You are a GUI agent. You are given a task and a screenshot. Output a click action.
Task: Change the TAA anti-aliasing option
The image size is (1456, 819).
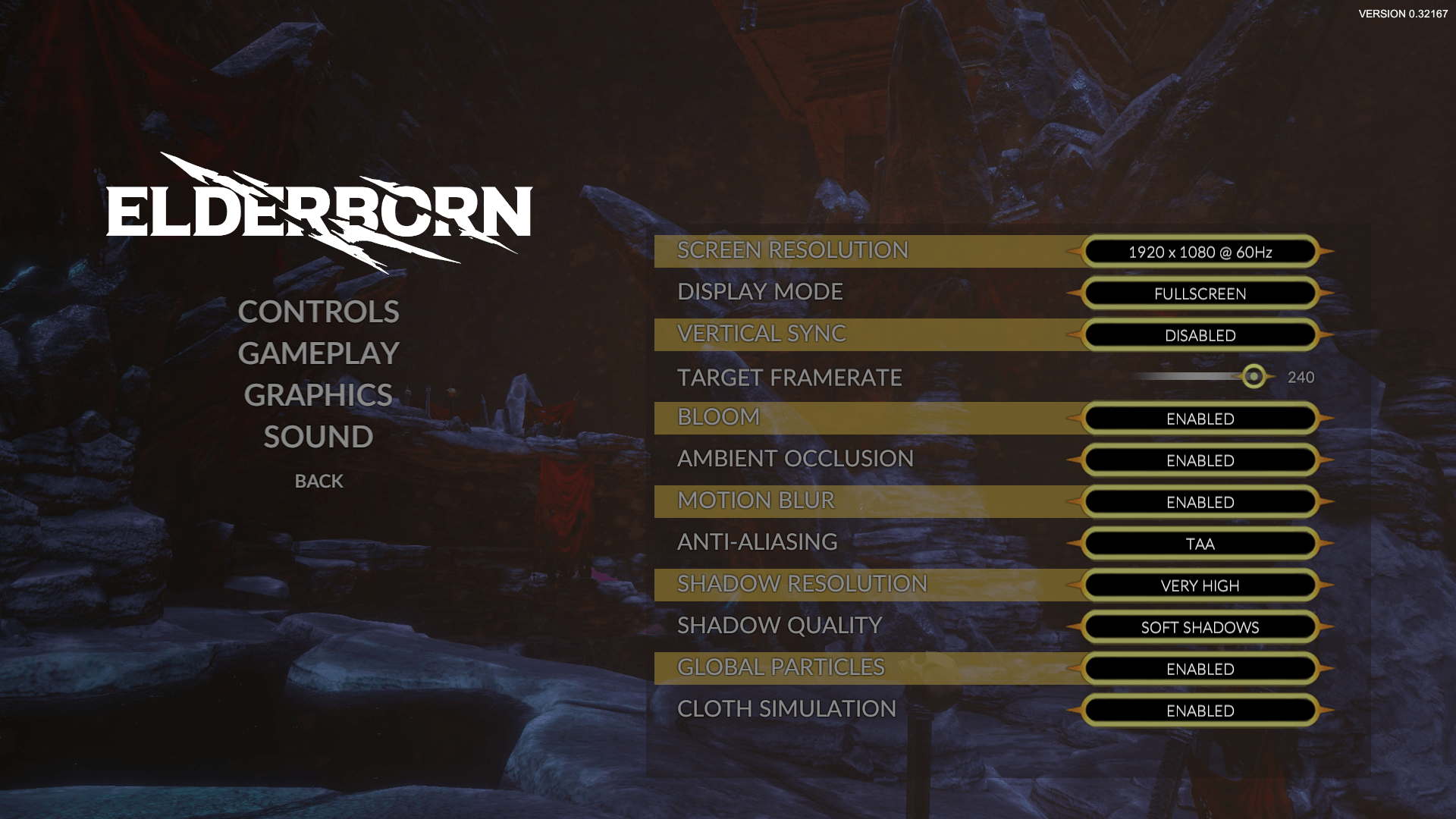[1200, 544]
